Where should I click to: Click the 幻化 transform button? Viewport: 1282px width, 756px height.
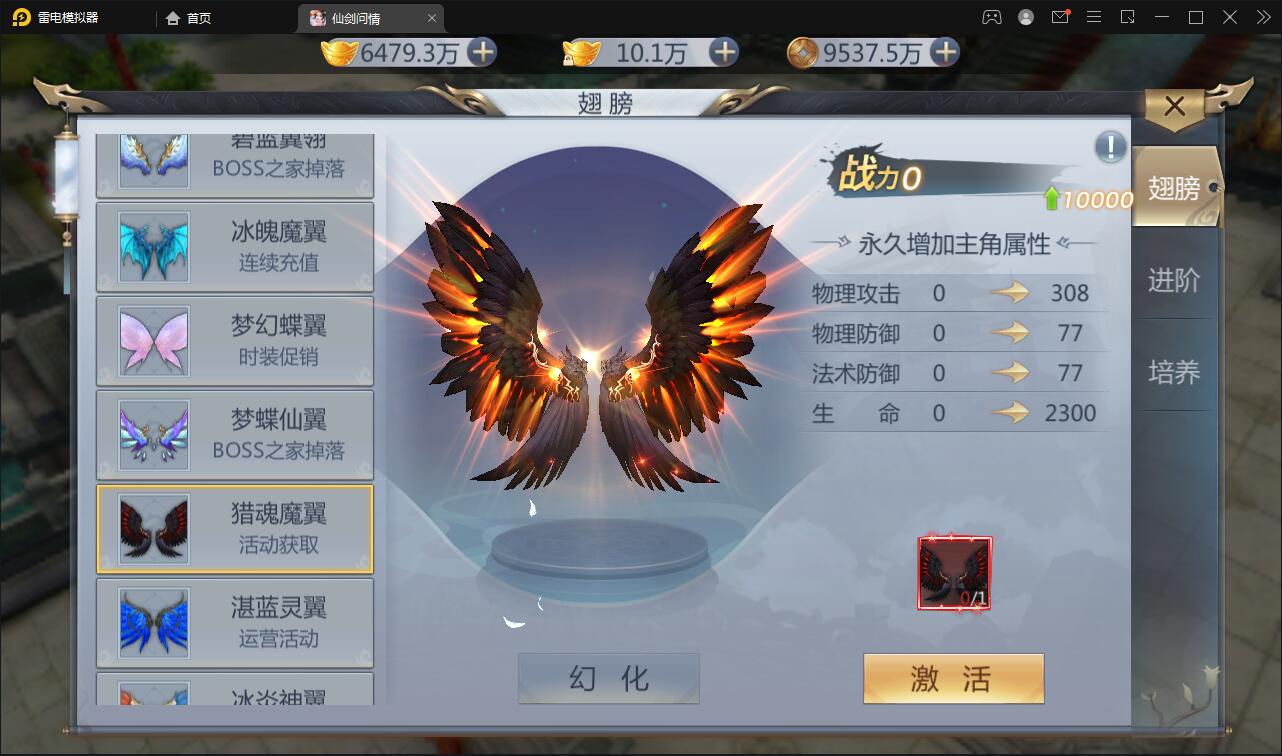coord(608,678)
